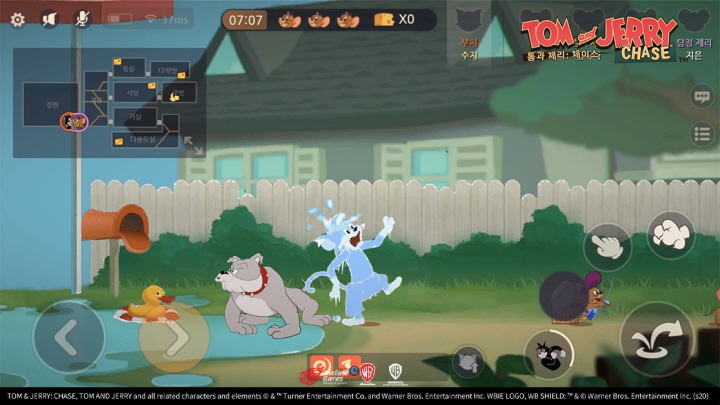The image size is (720, 405).
Task: Open the list menu button
Action: pos(702,133)
